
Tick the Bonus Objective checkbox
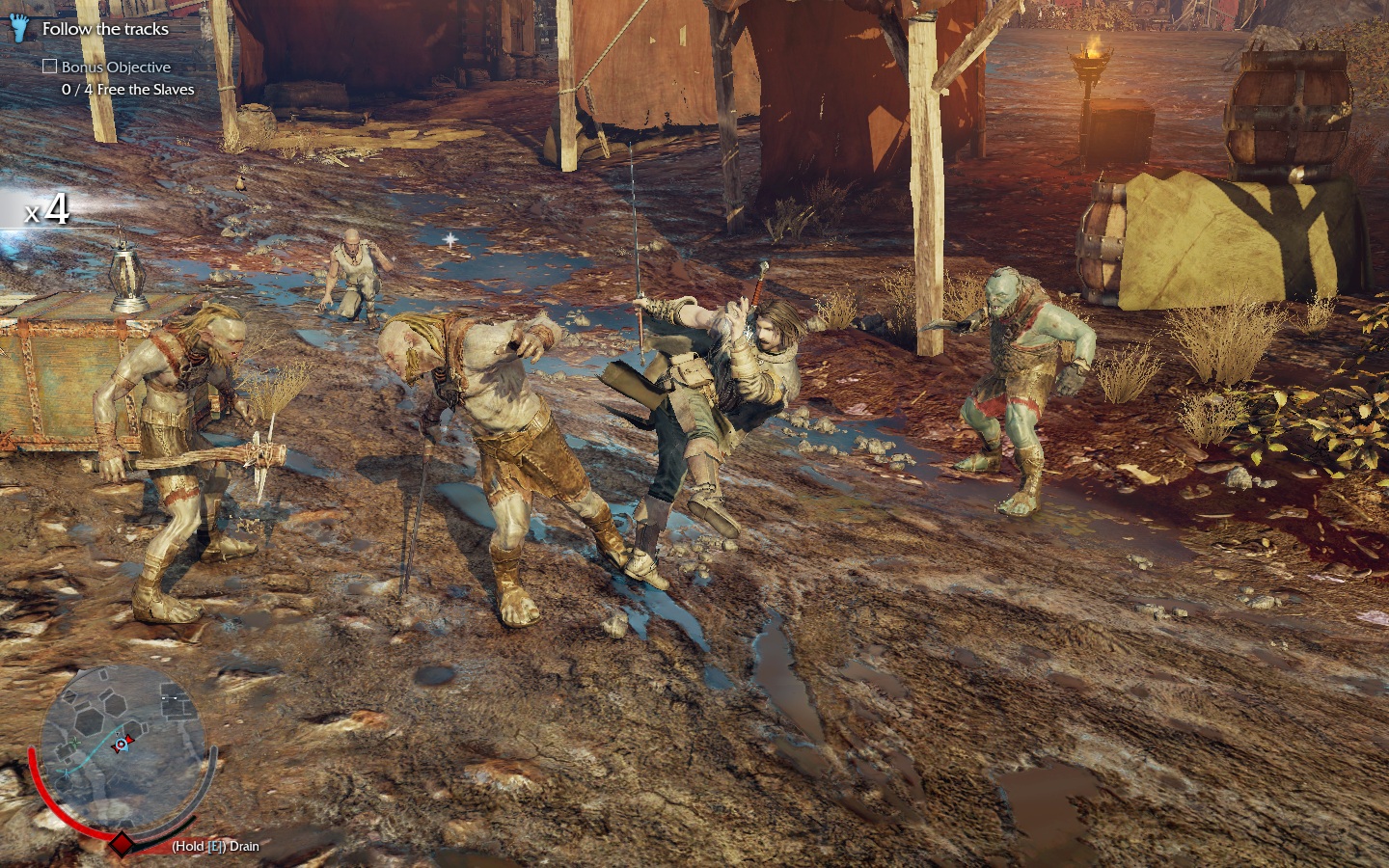coord(50,67)
